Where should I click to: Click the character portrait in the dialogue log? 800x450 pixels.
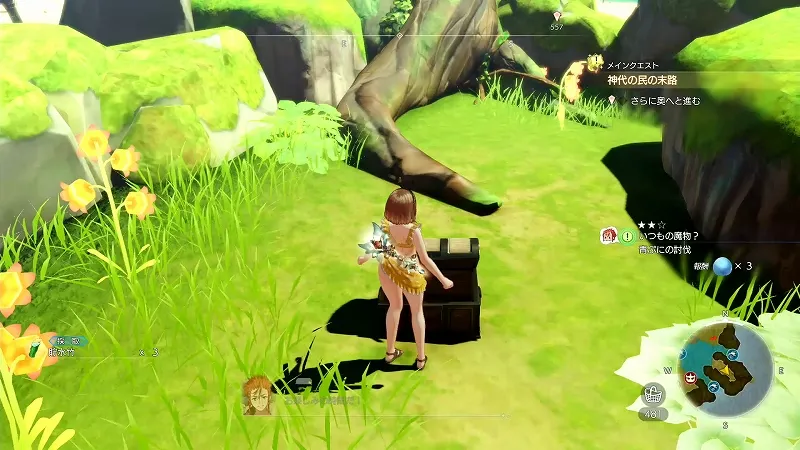pos(257,395)
